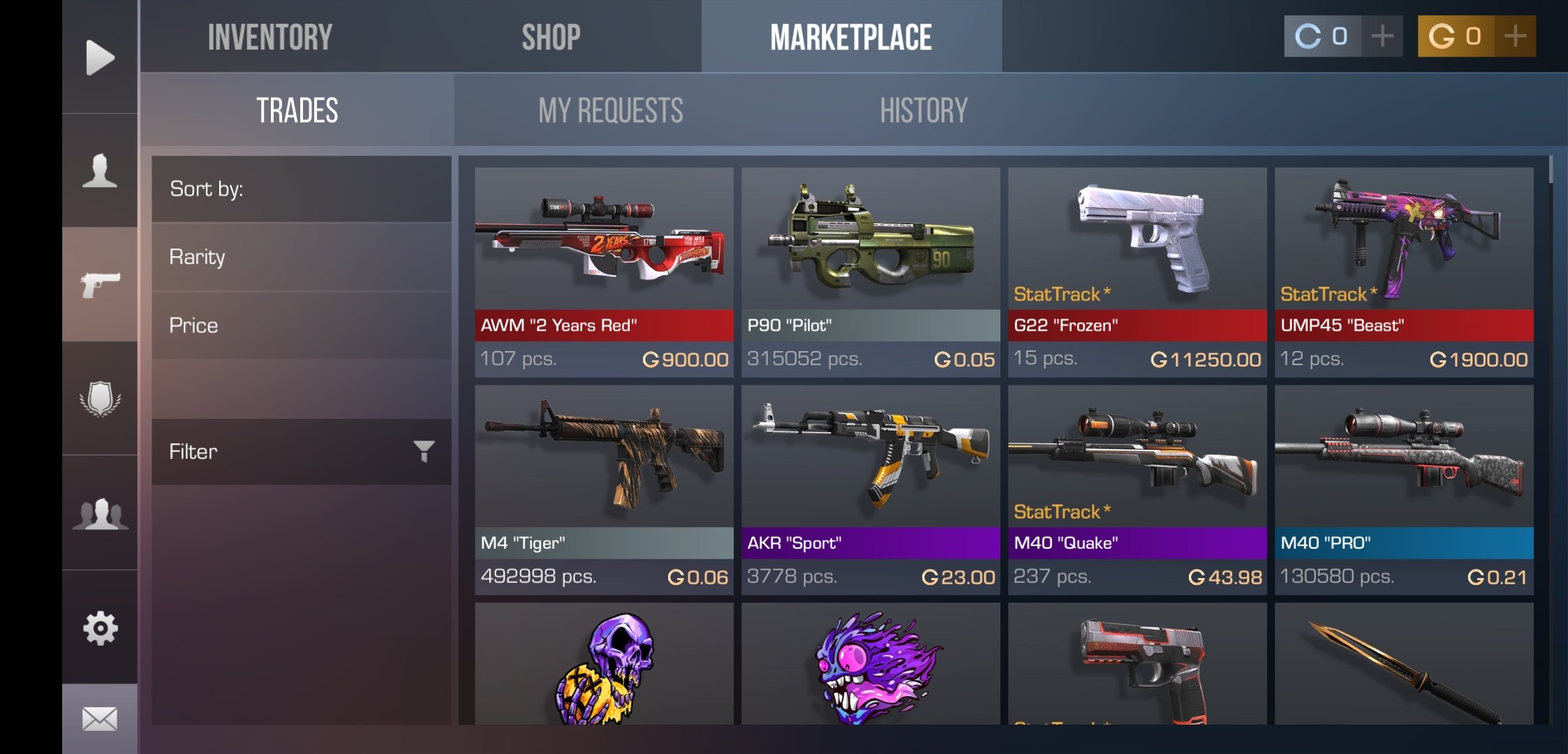Switch to the Inventory tab

(x=269, y=37)
